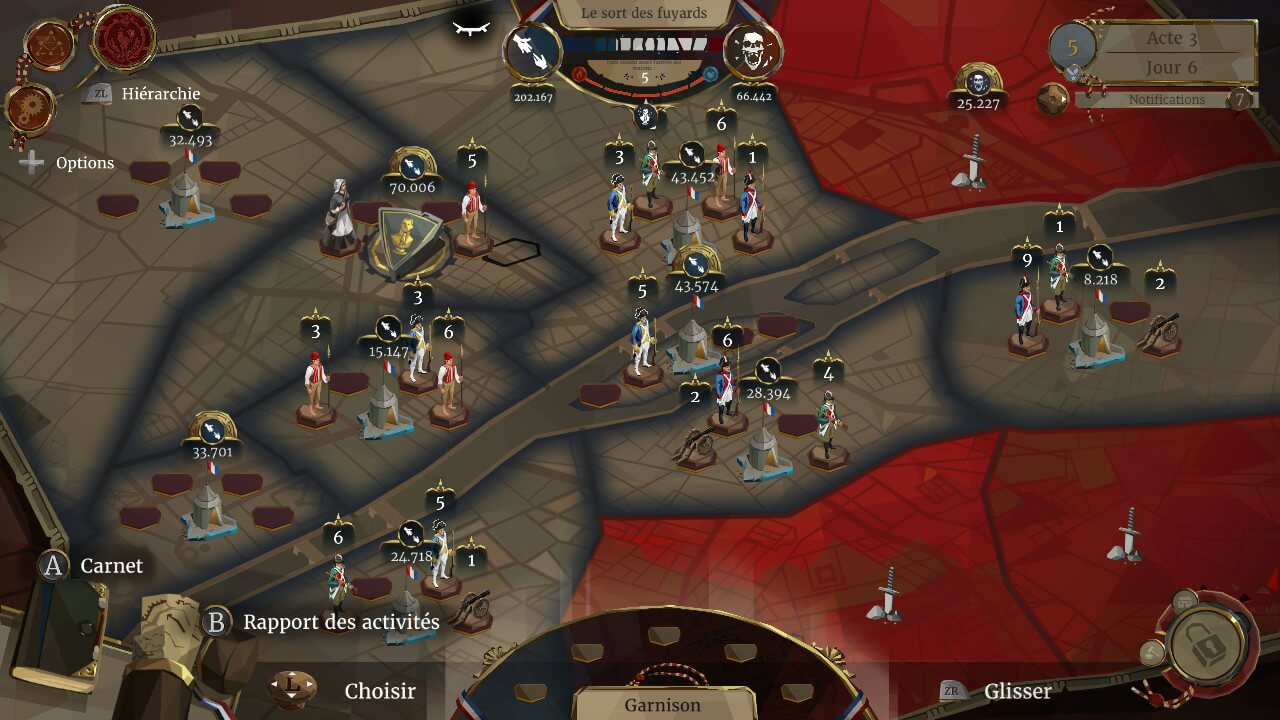Open the Le sort des fuyards objective

pyautogui.click(x=645, y=14)
